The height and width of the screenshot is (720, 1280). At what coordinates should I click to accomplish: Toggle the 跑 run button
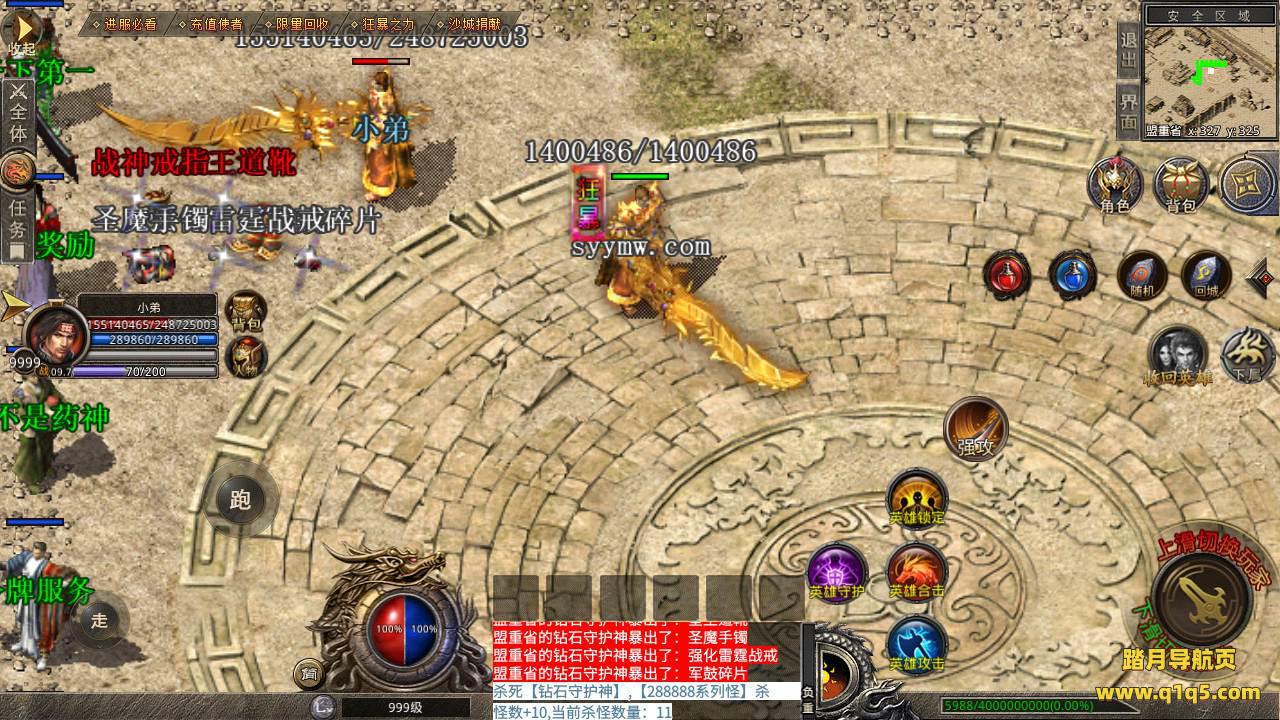[x=240, y=499]
